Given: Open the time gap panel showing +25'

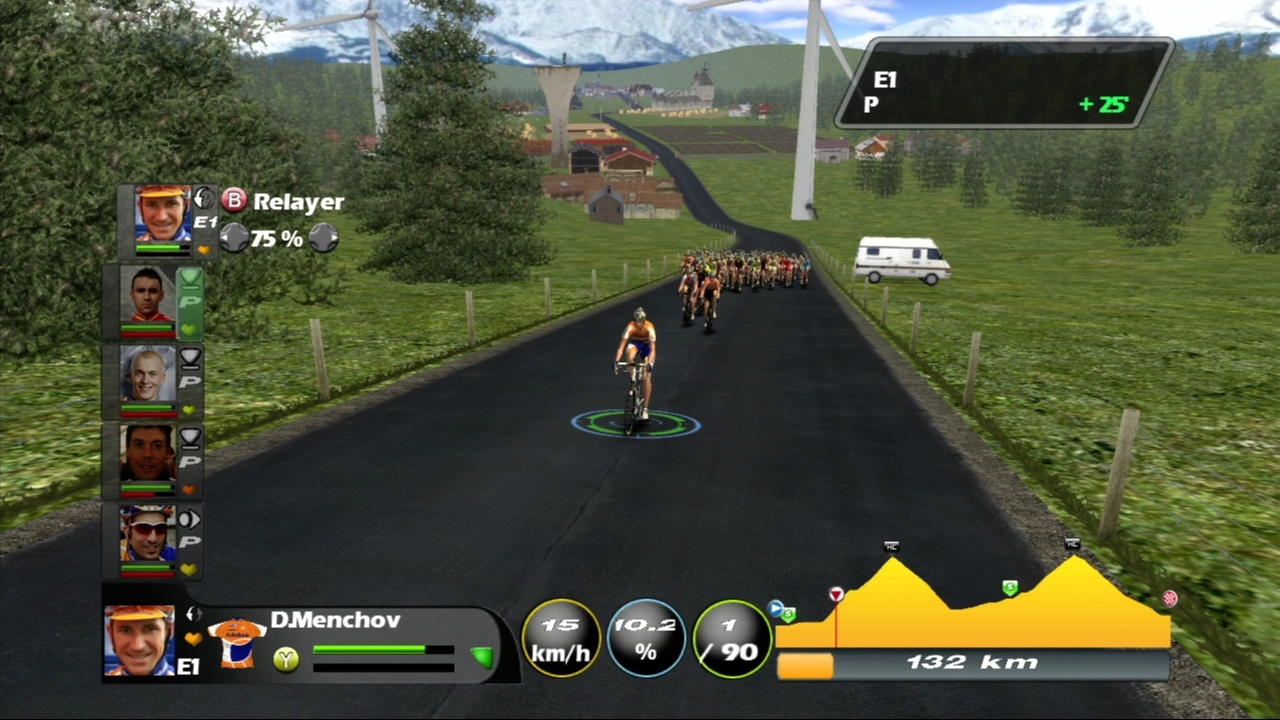Looking at the screenshot, I should point(1003,83).
